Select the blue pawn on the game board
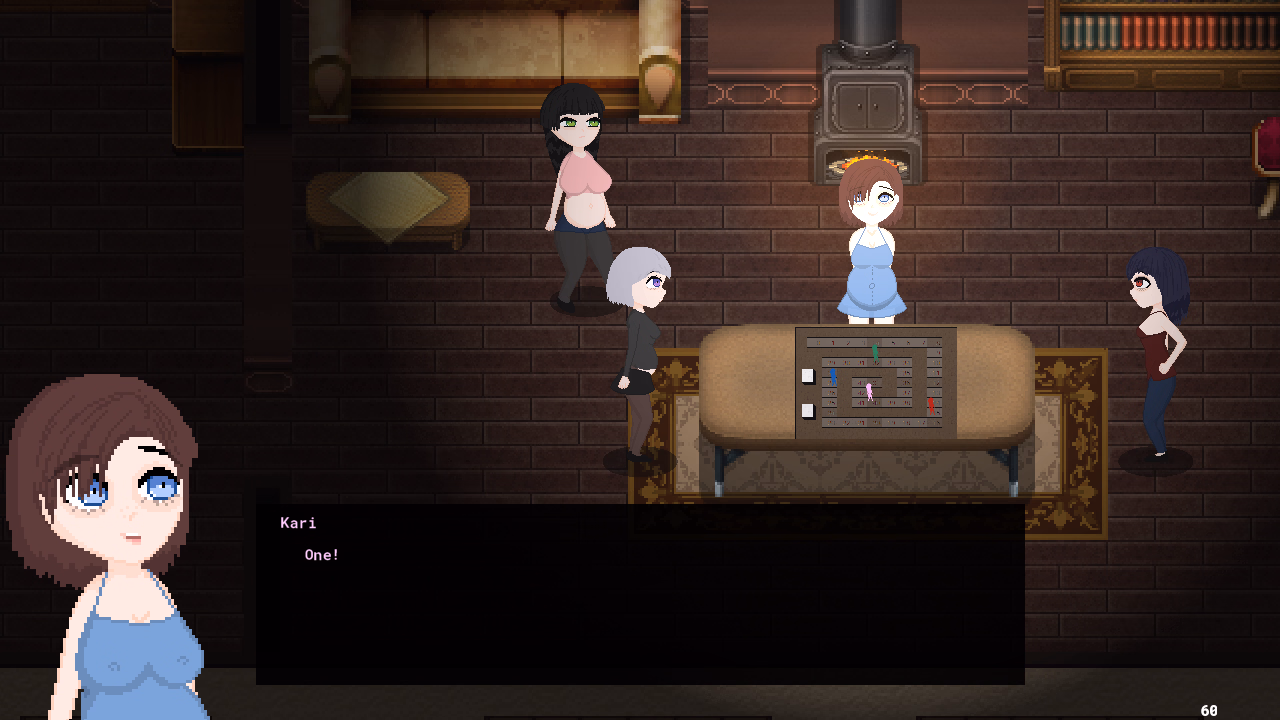Image resolution: width=1280 pixels, height=720 pixels. (x=834, y=378)
